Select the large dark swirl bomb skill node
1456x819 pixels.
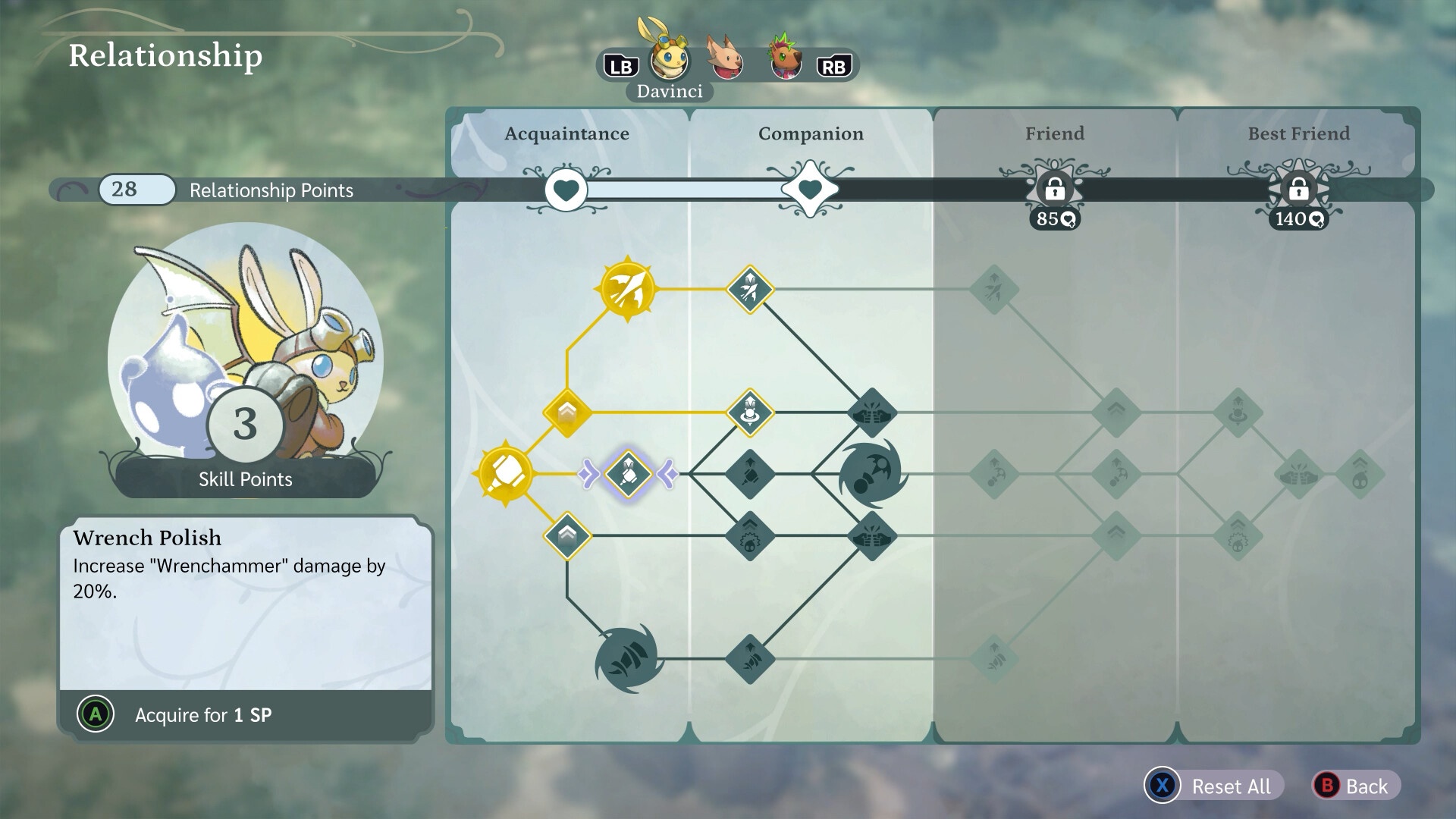(872, 474)
